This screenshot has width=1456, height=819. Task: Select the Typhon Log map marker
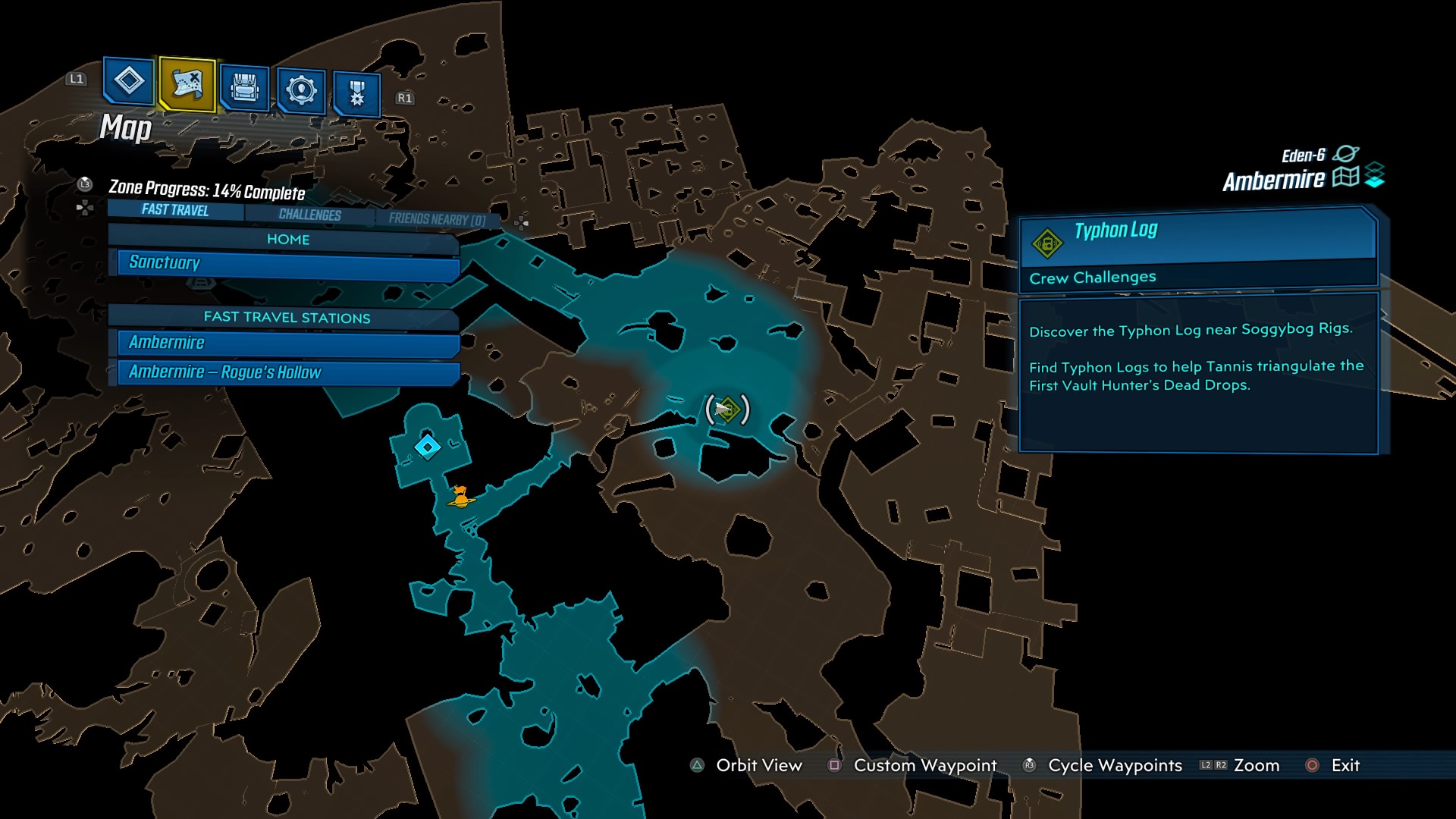click(x=727, y=409)
